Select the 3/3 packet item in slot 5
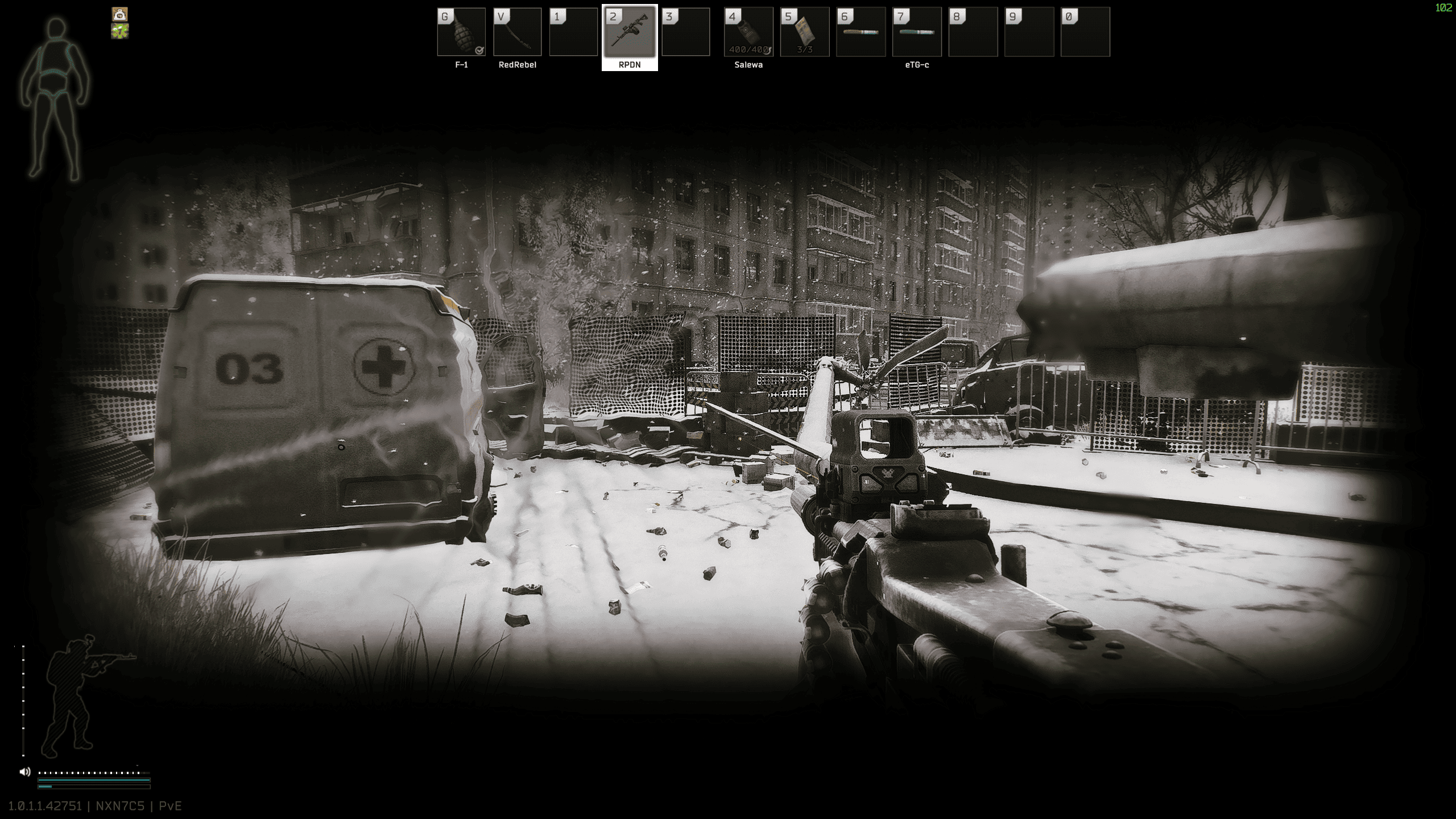 (x=805, y=32)
